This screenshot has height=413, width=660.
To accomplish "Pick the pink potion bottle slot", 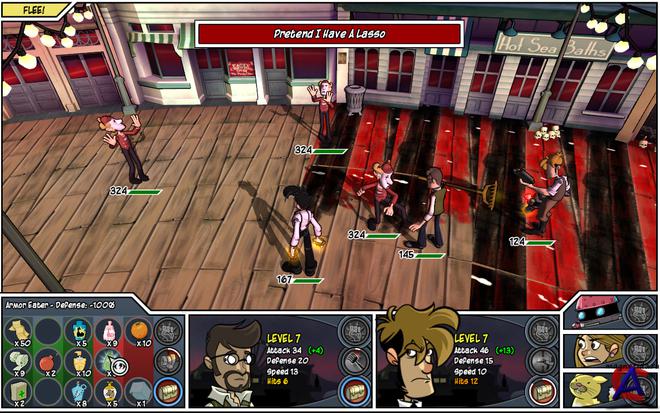I will (110, 329).
